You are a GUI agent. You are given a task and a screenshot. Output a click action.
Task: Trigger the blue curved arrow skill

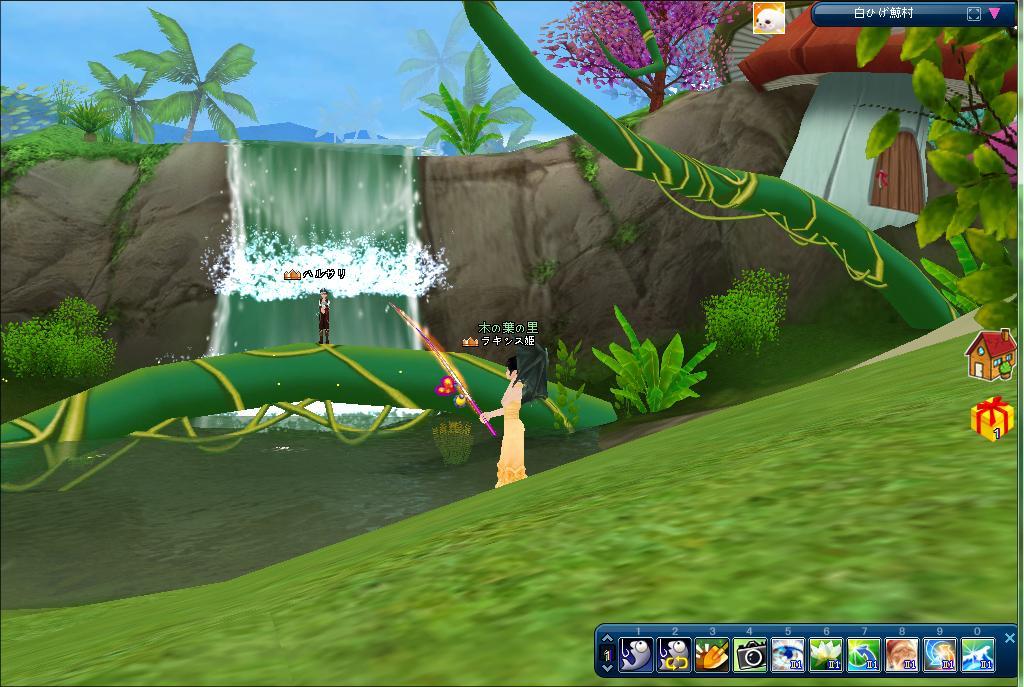coord(864,655)
